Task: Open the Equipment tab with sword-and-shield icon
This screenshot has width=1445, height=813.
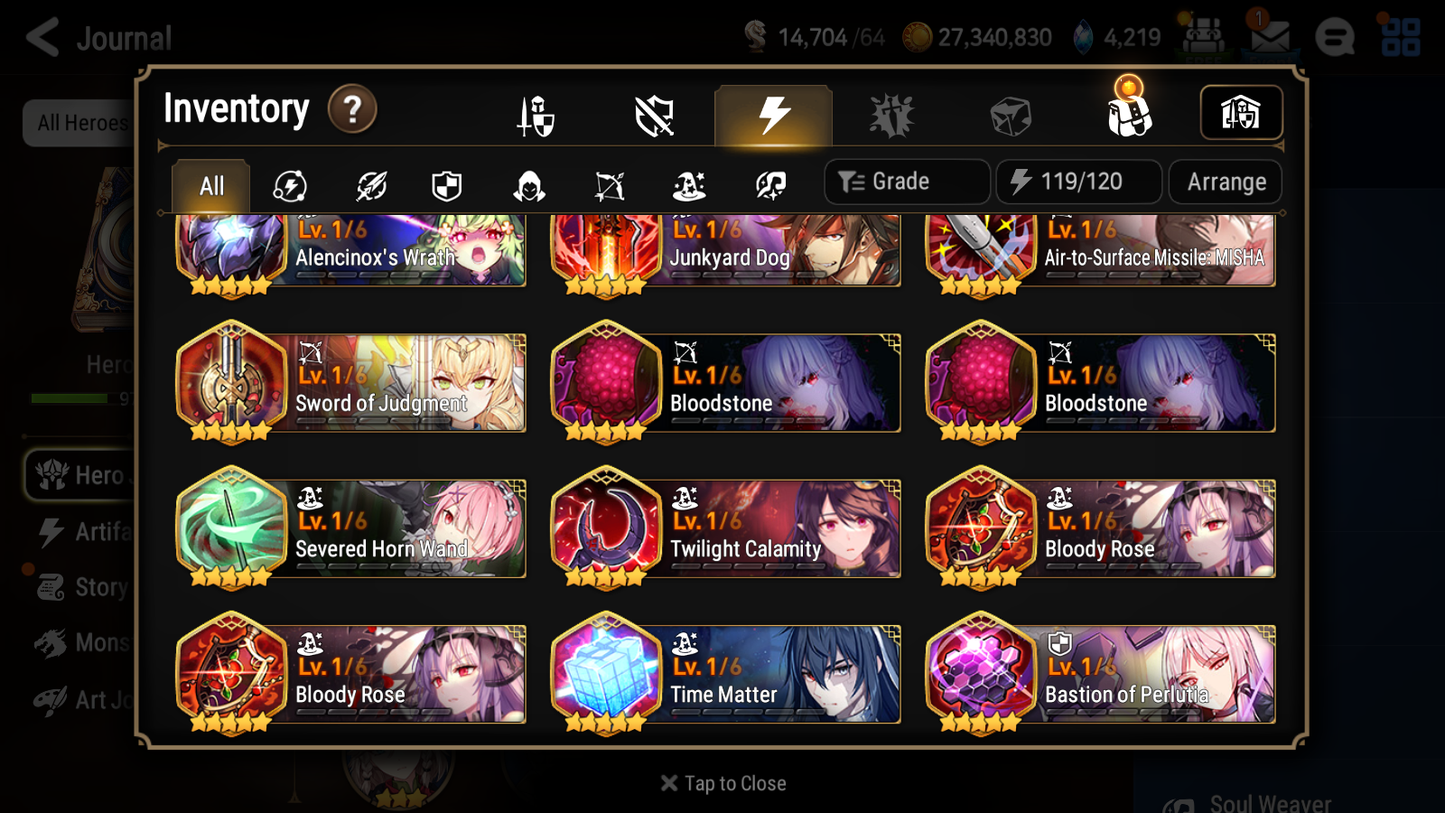Action: [x=535, y=114]
